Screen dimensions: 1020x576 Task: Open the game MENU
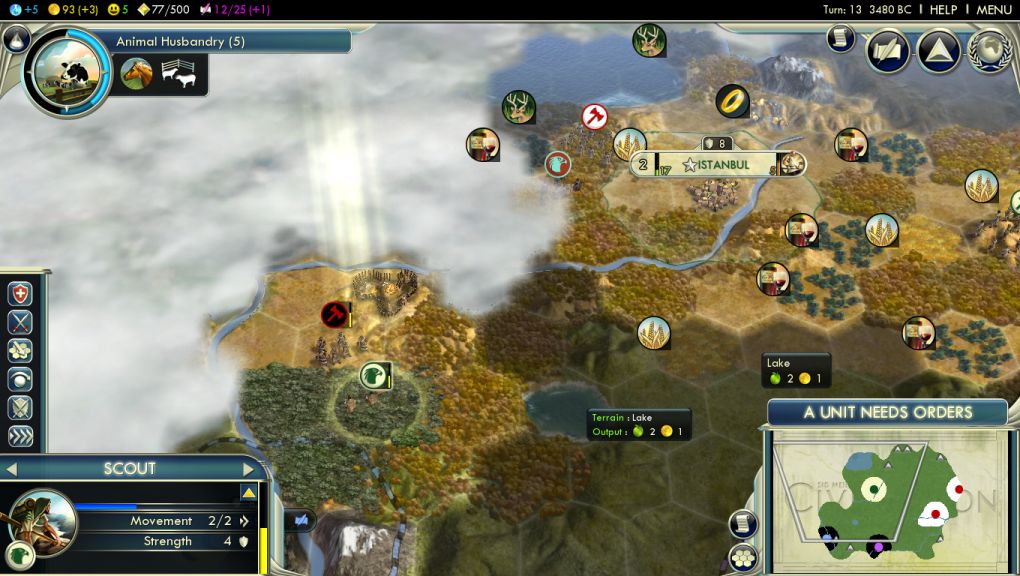coord(994,9)
